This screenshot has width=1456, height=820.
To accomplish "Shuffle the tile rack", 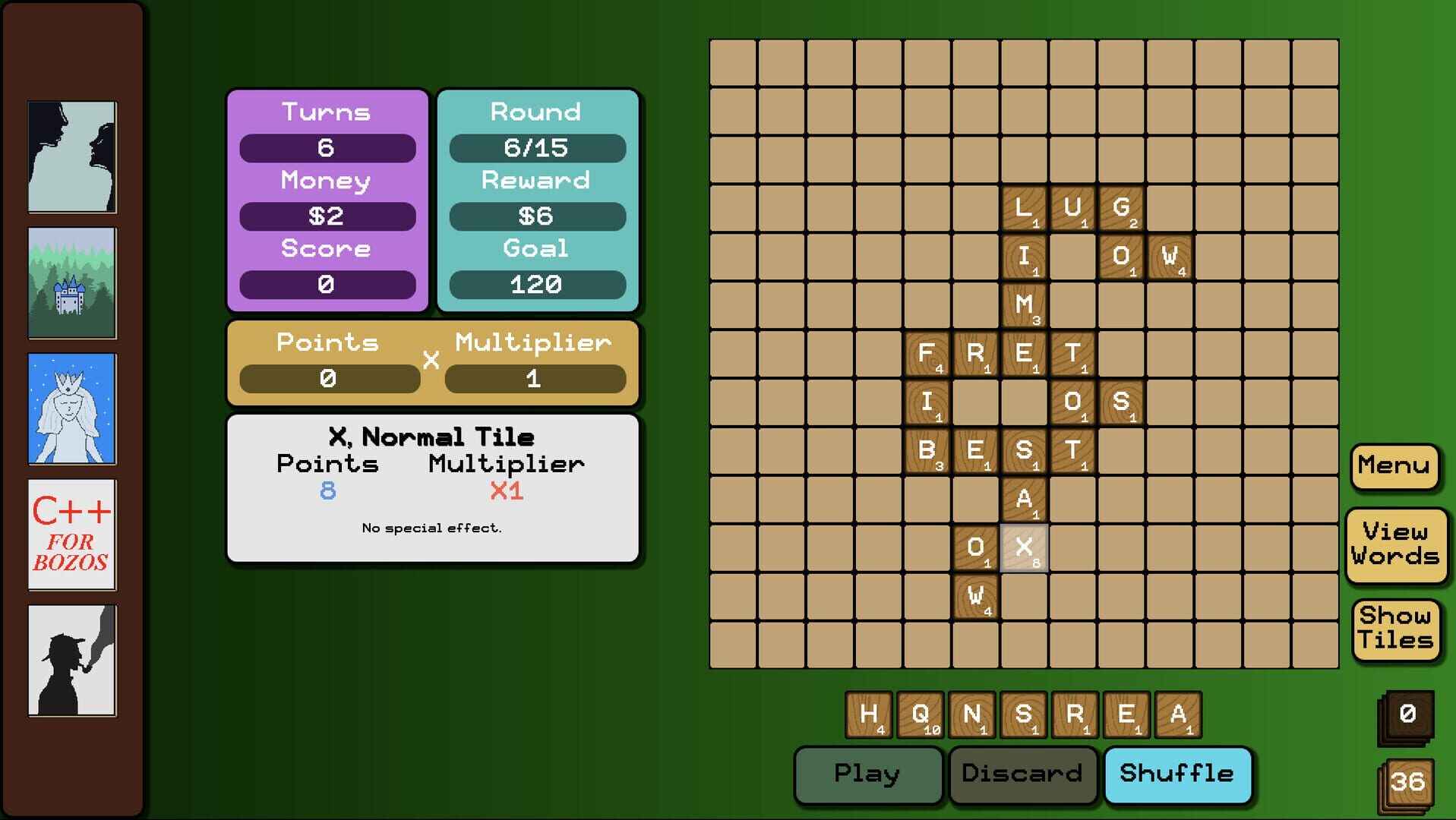I will 1178,774.
